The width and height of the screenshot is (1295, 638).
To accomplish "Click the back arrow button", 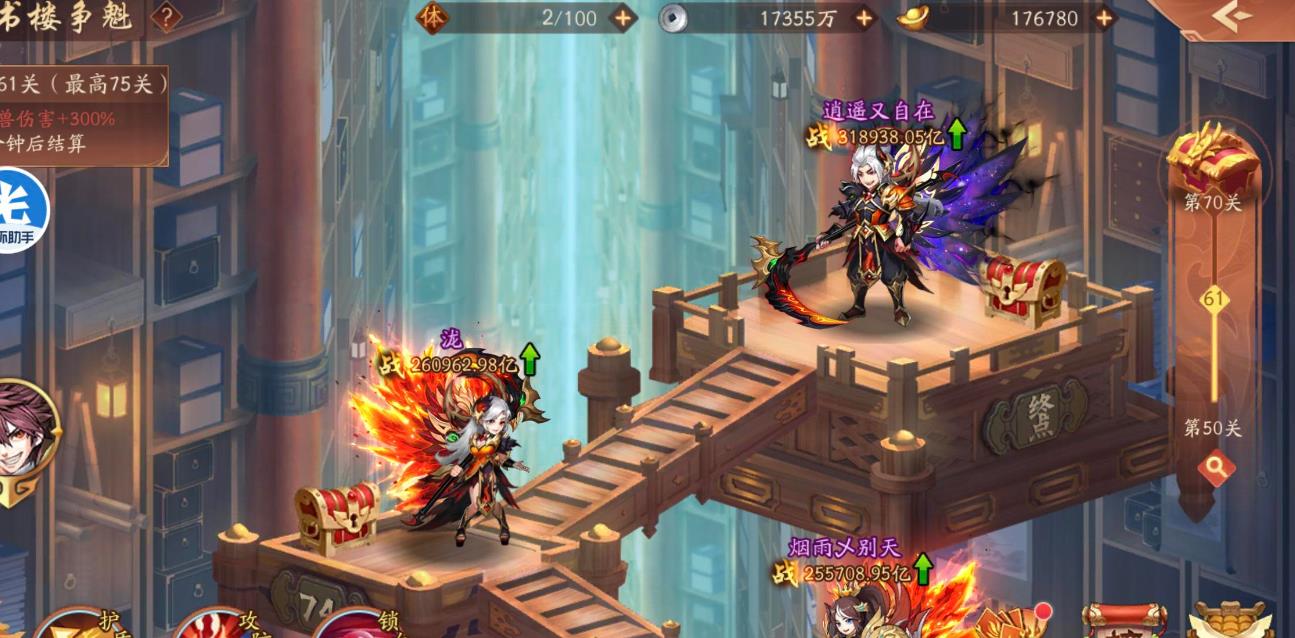I will point(1230,15).
